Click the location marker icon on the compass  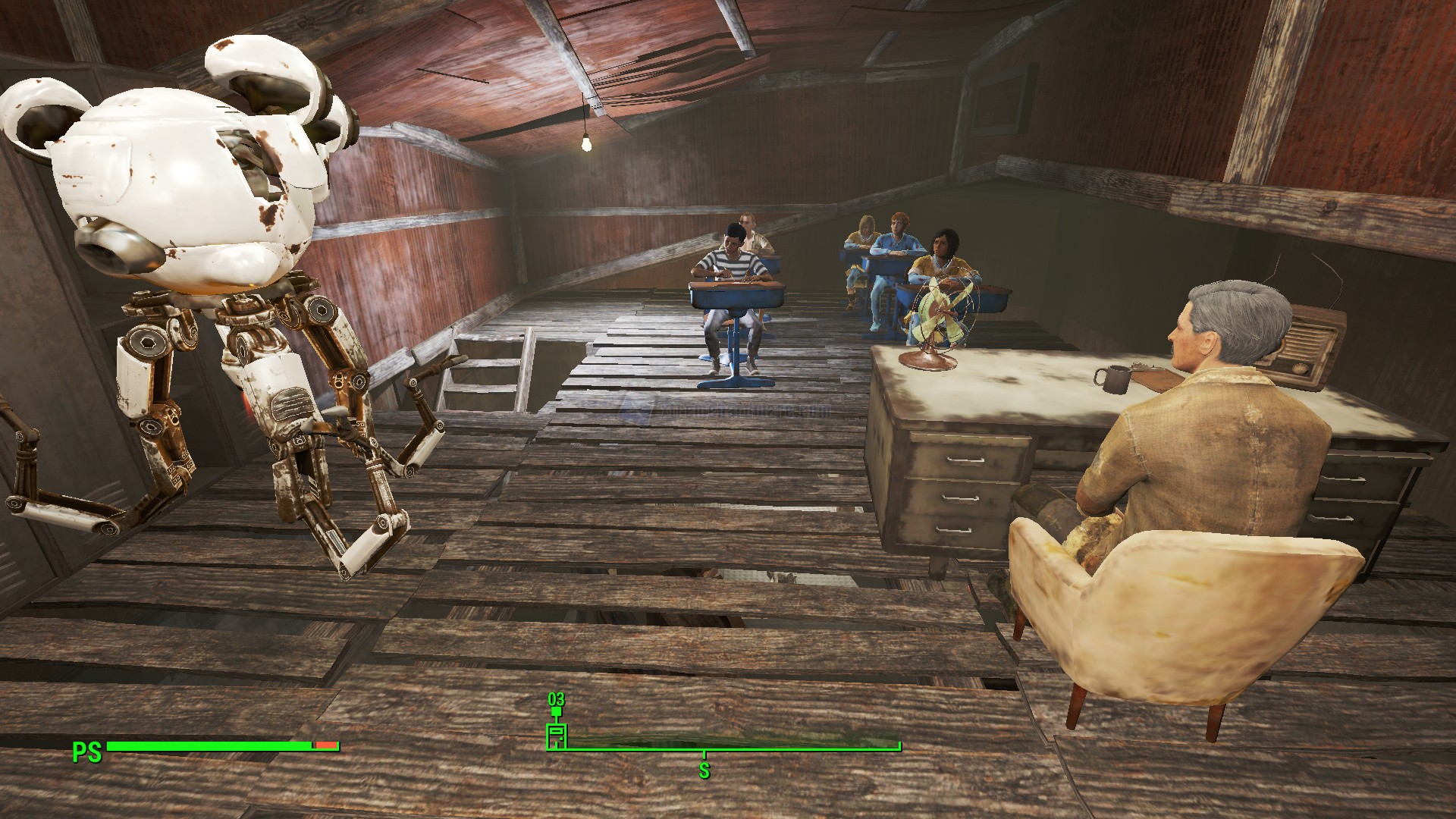coord(557,736)
